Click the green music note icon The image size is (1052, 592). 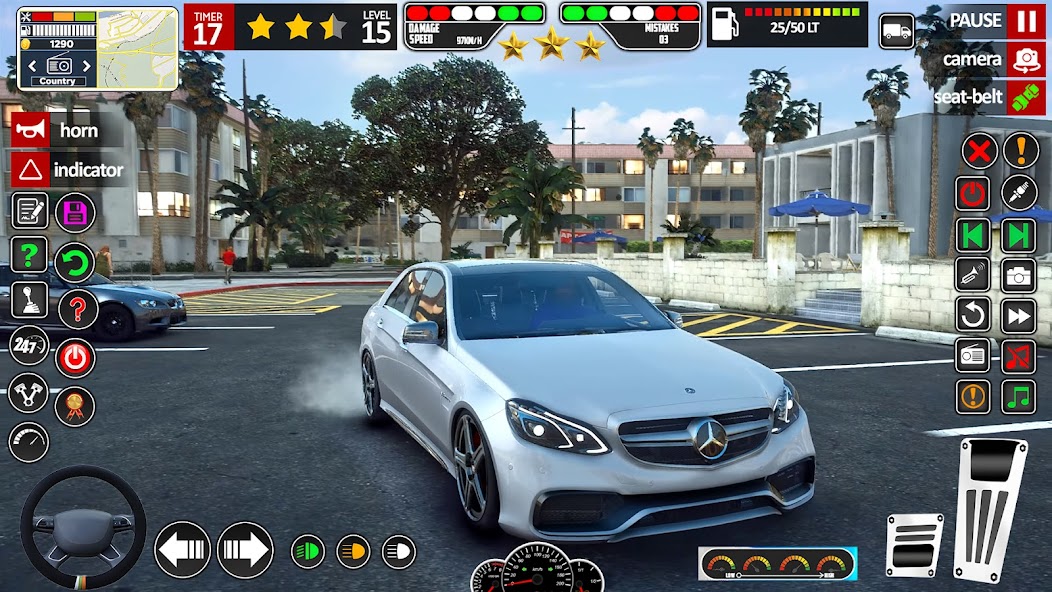click(1019, 395)
